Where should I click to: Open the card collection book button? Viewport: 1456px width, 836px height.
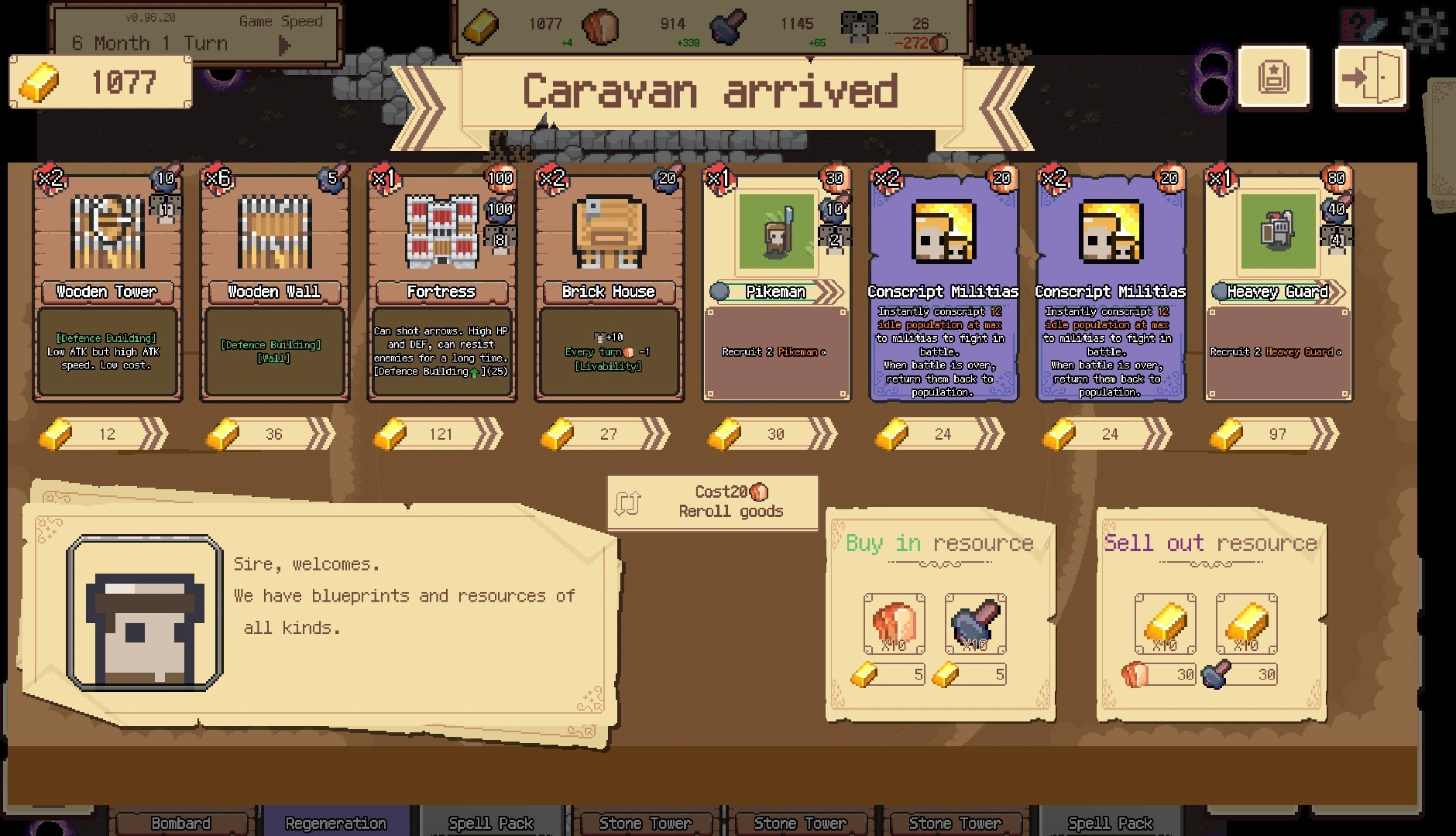(1273, 77)
